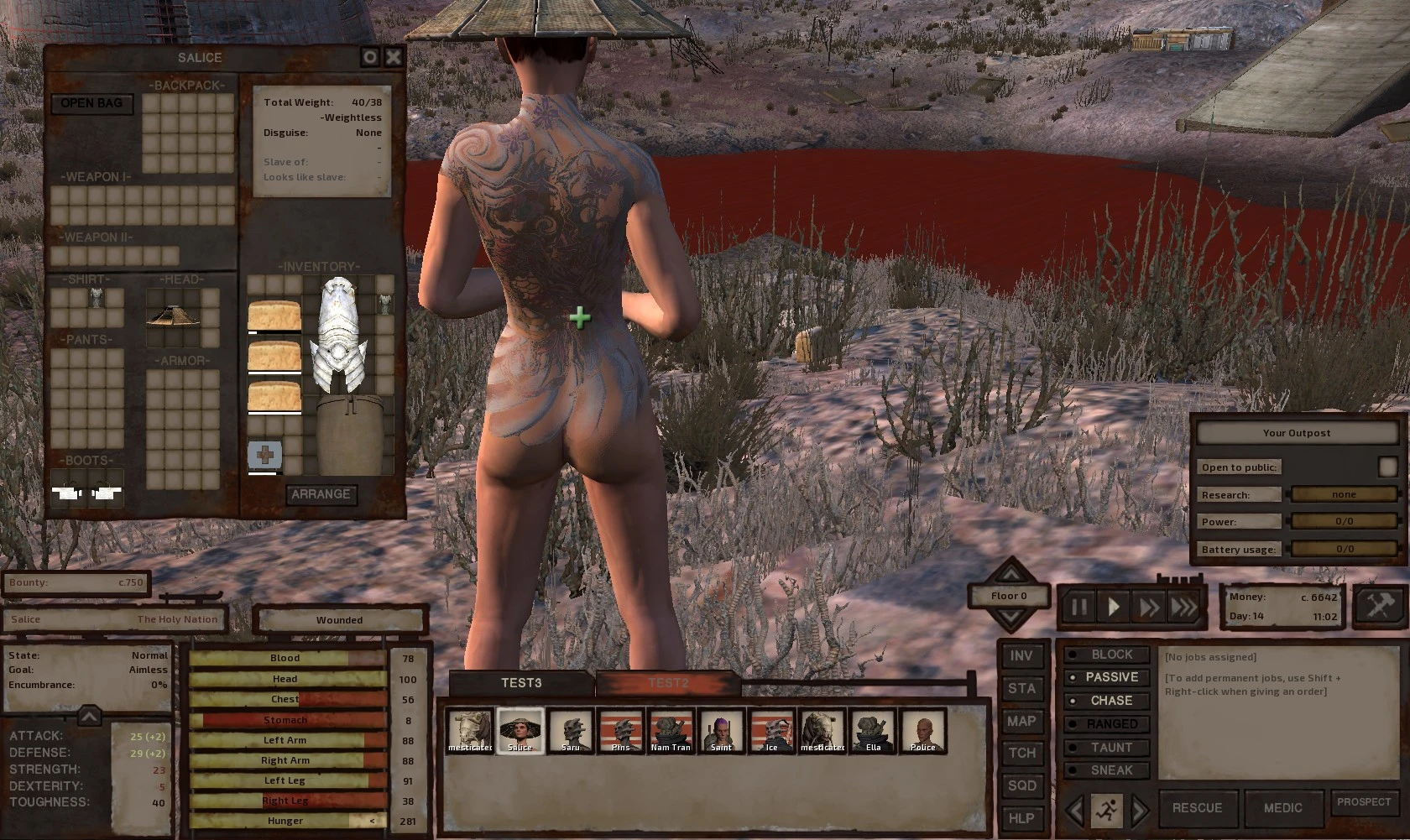The height and width of the screenshot is (840, 1410).
Task: Pause the game
Action: (1079, 606)
